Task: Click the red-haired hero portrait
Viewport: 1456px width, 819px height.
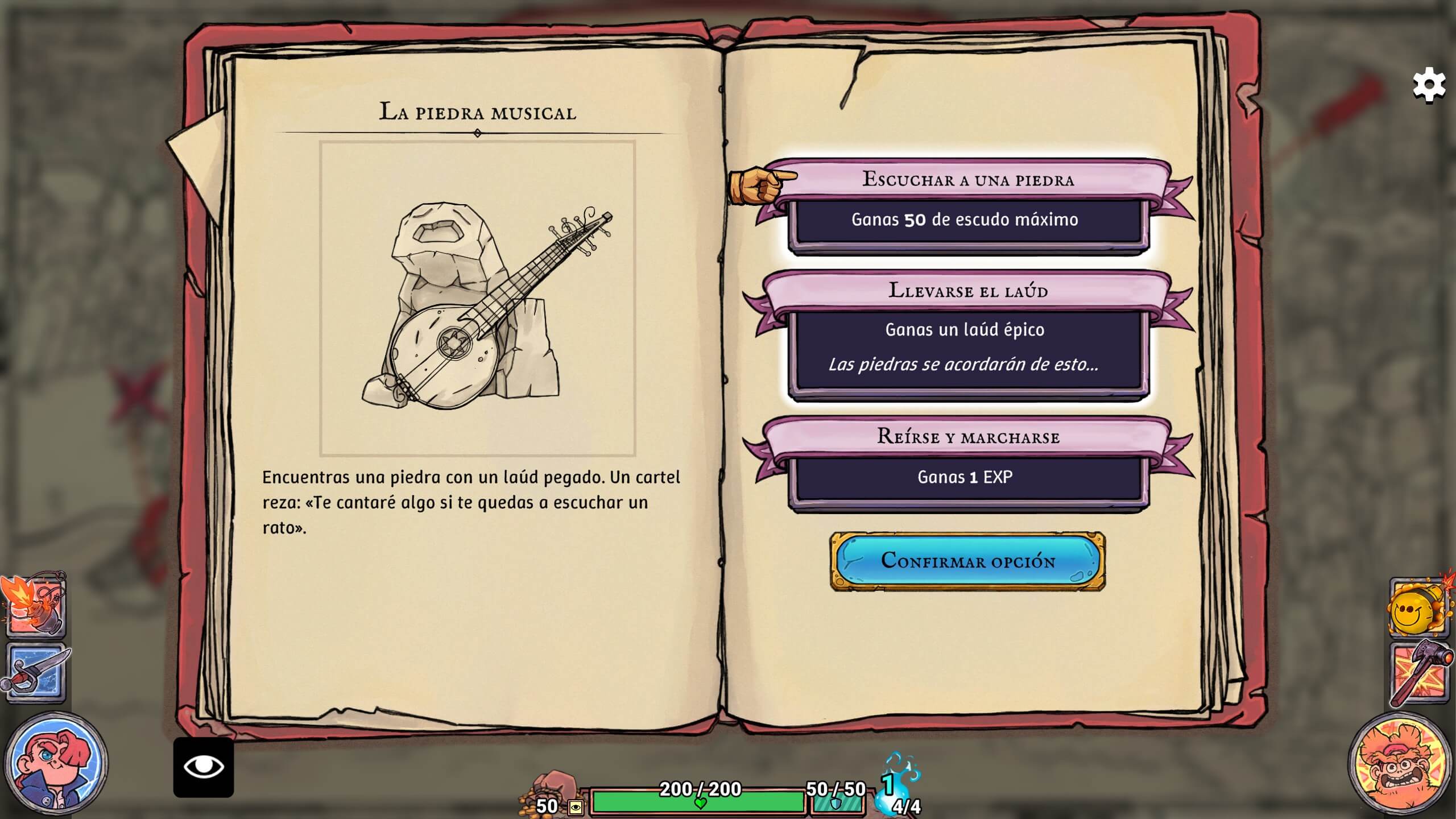Action: [56, 763]
